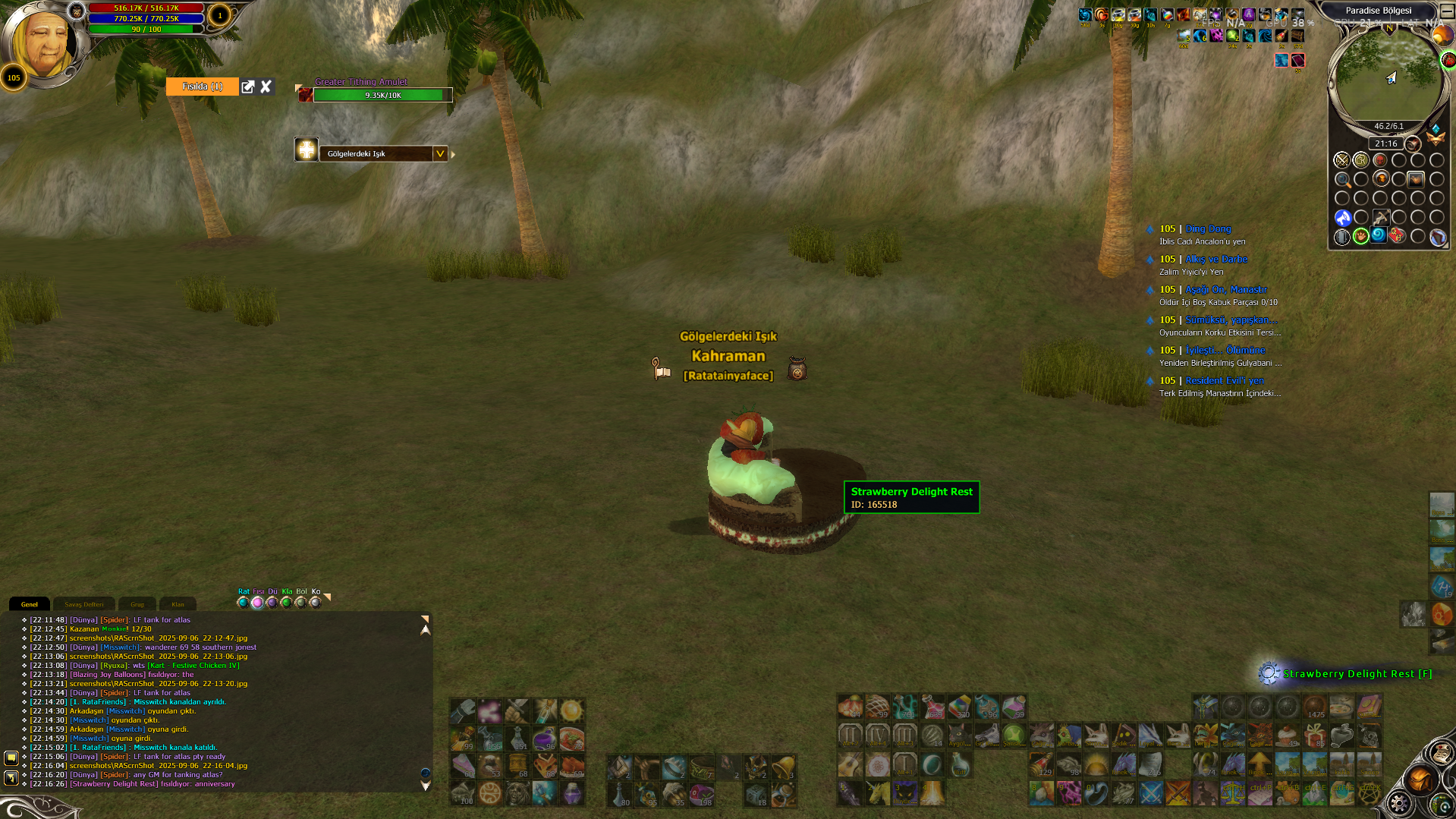Open settings with the gear button
Screen dimensions: 1456x819
coord(1399,803)
